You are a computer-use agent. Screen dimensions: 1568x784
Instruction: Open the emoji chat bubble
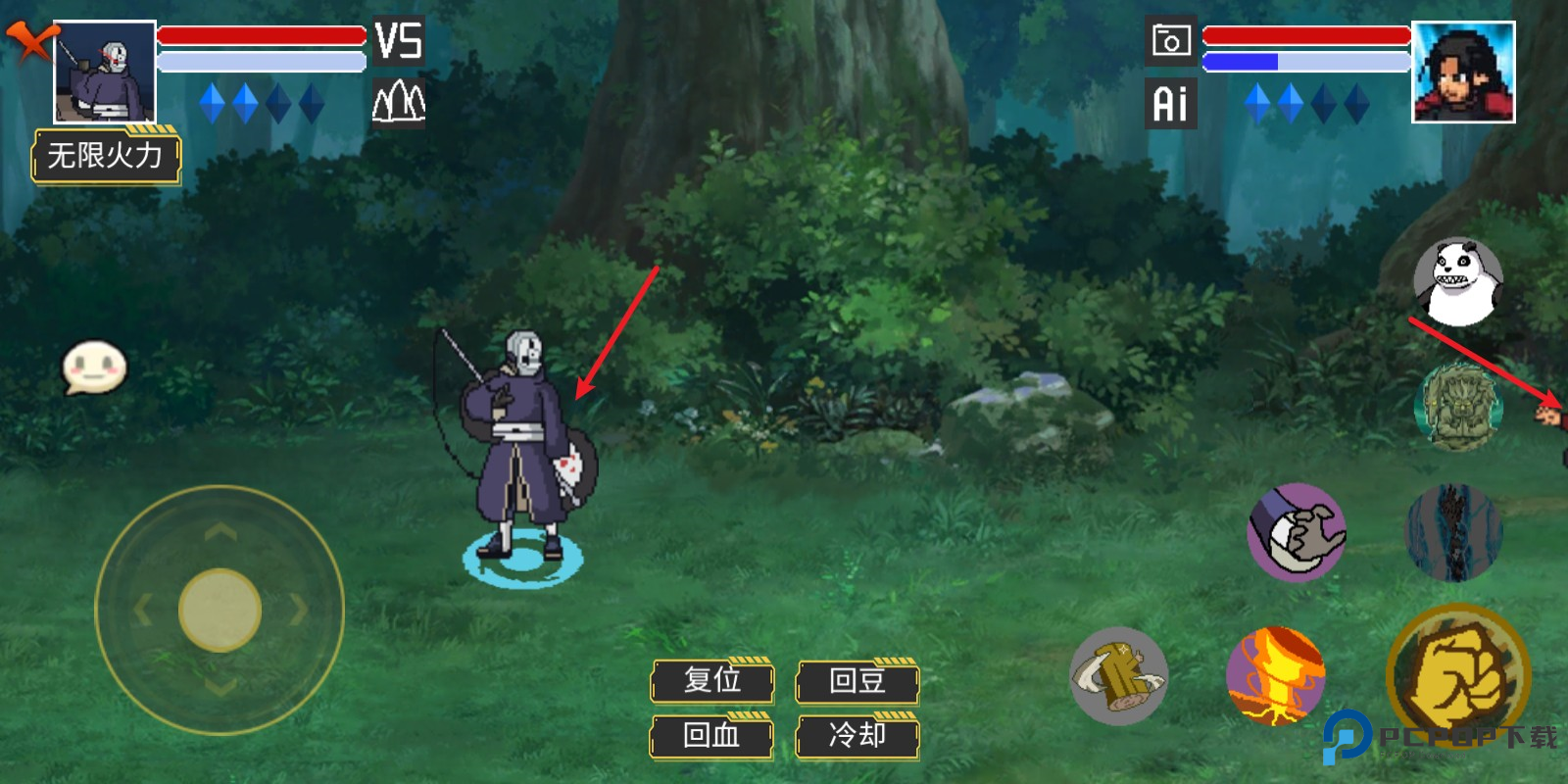[x=94, y=367]
